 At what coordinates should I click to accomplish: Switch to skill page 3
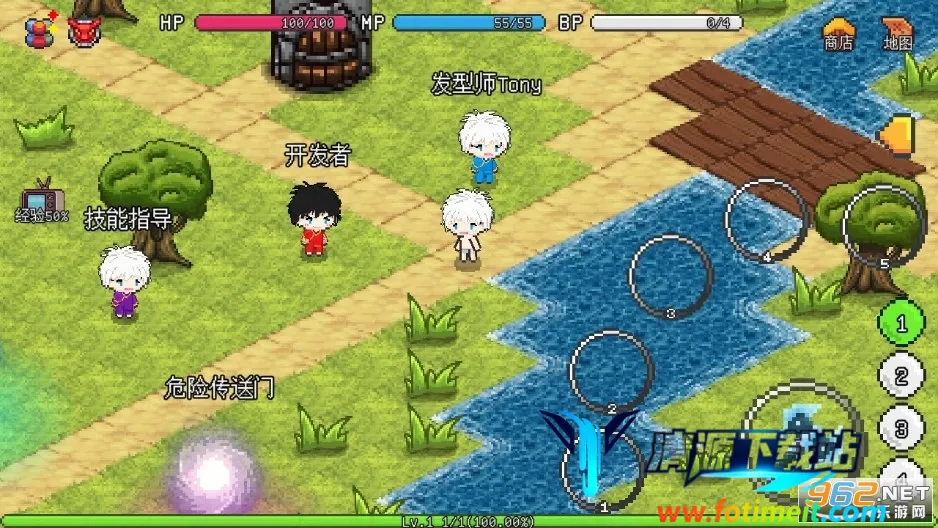click(x=900, y=429)
